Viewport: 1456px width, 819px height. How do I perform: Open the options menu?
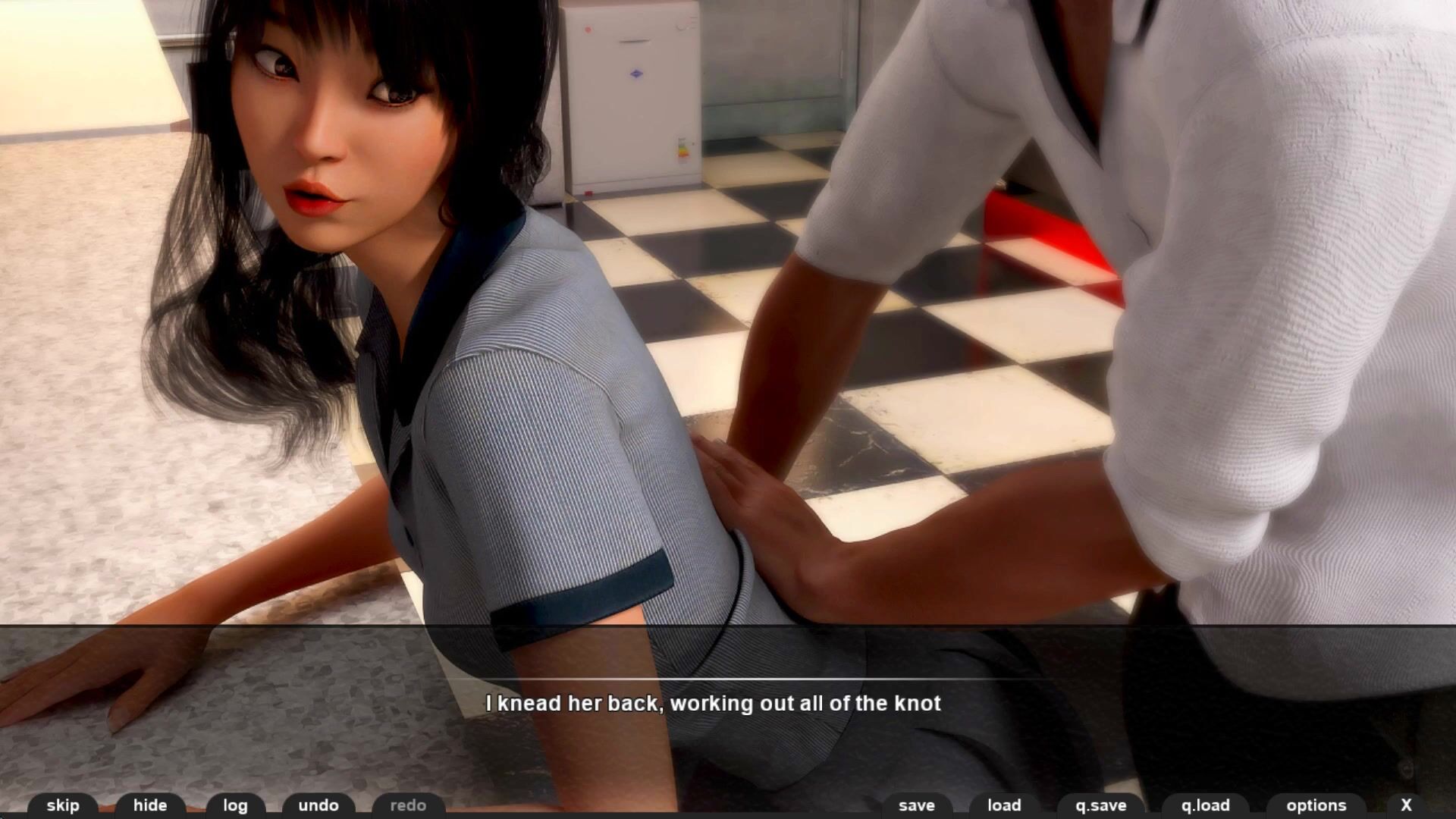1316,805
